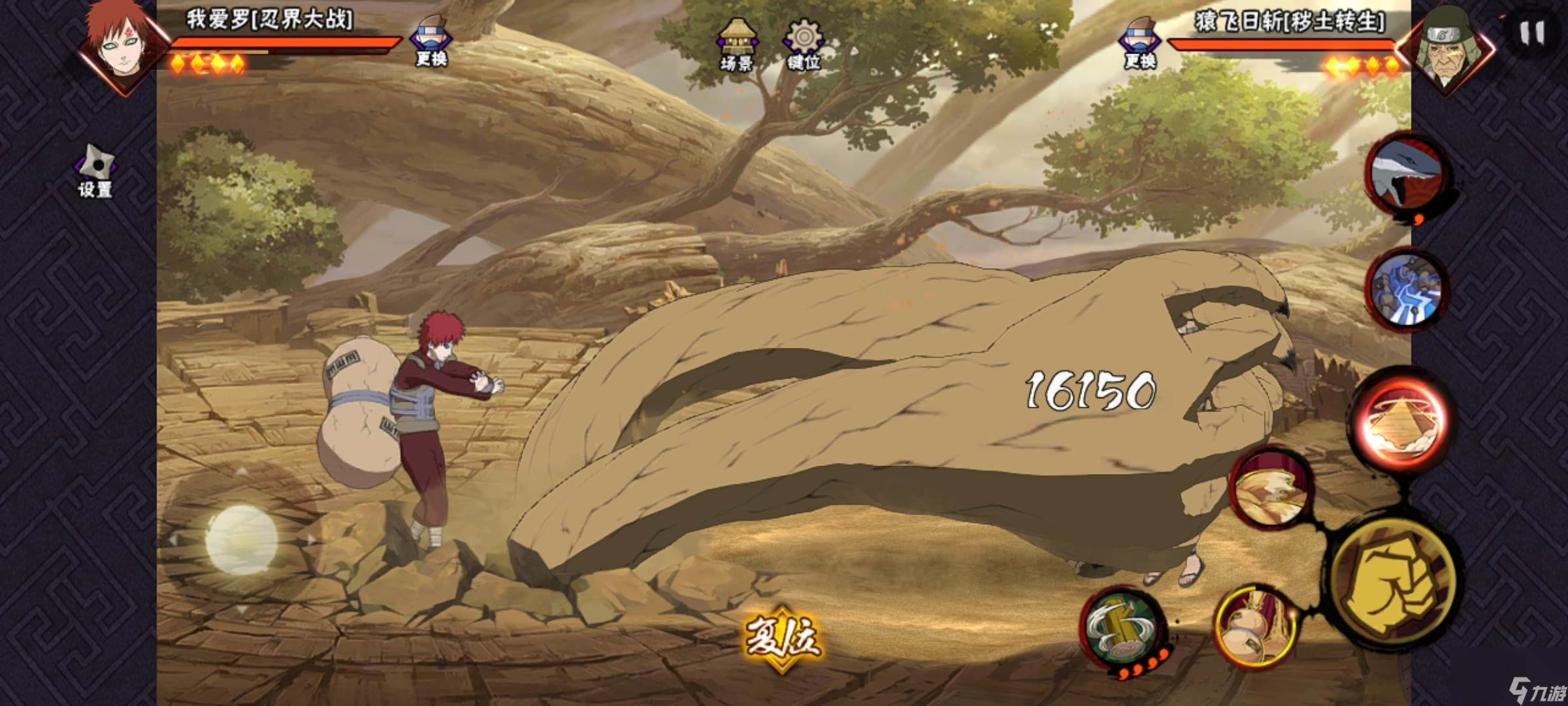1568x706 pixels.
Task: Open the 设置 shuriken settings
Action: (96, 170)
